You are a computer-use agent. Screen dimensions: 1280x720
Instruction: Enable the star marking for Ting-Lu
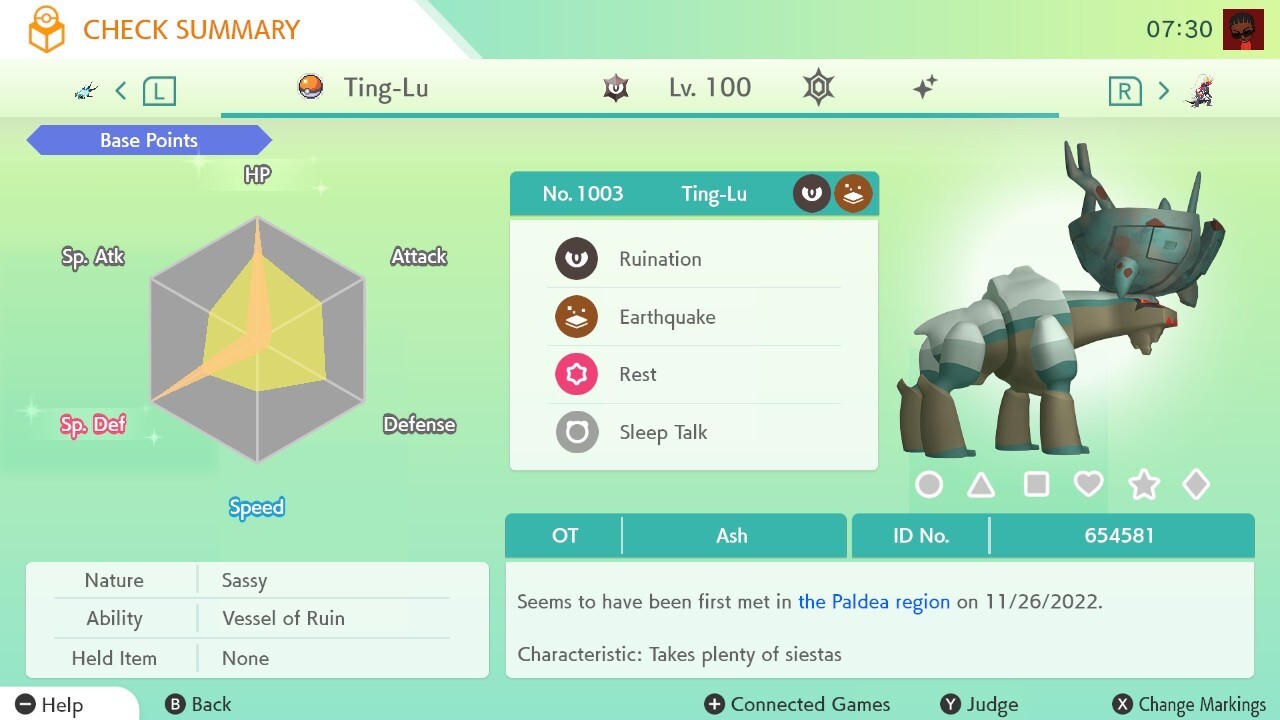[1143, 484]
